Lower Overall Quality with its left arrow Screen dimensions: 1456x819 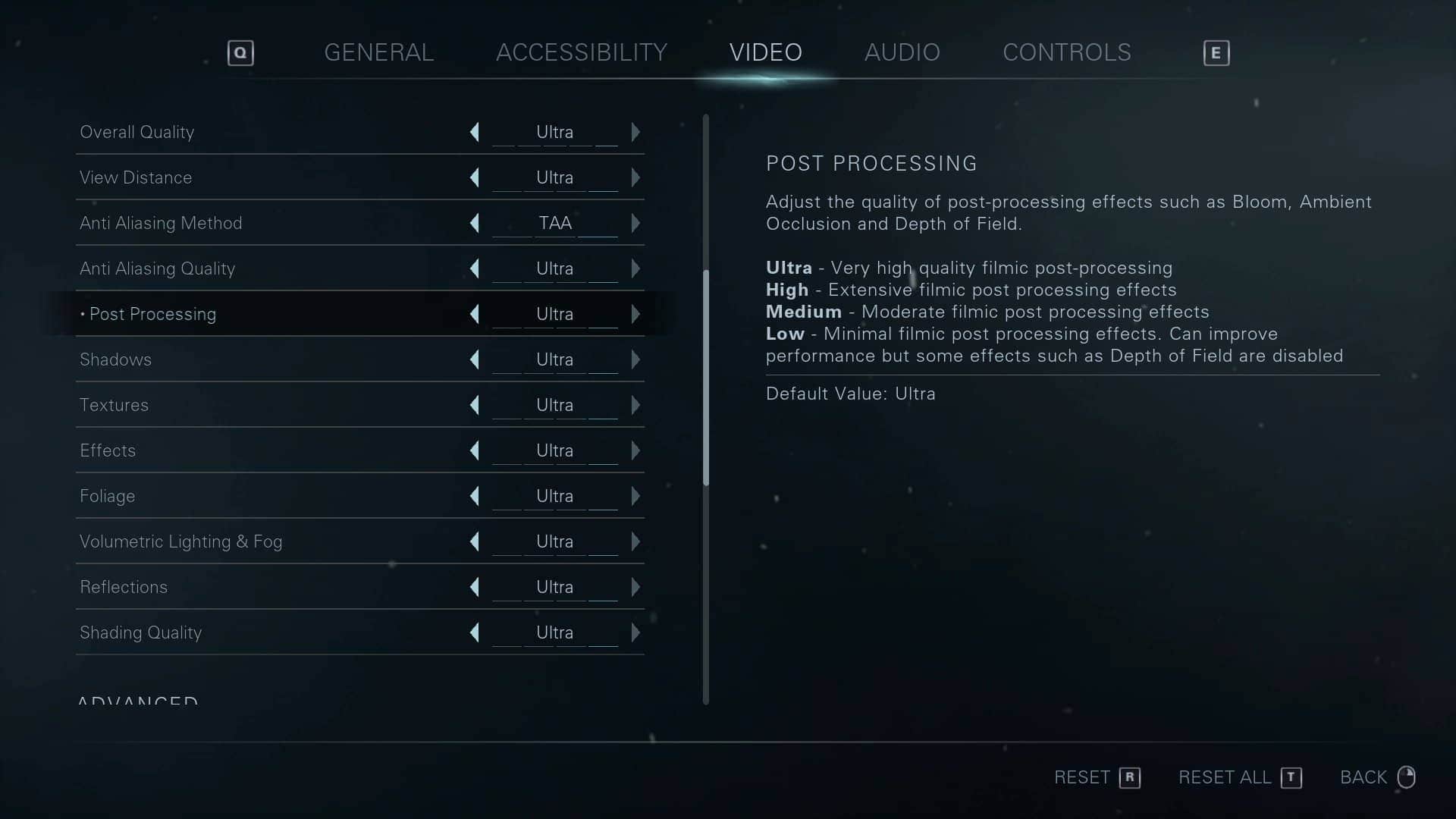[475, 132]
